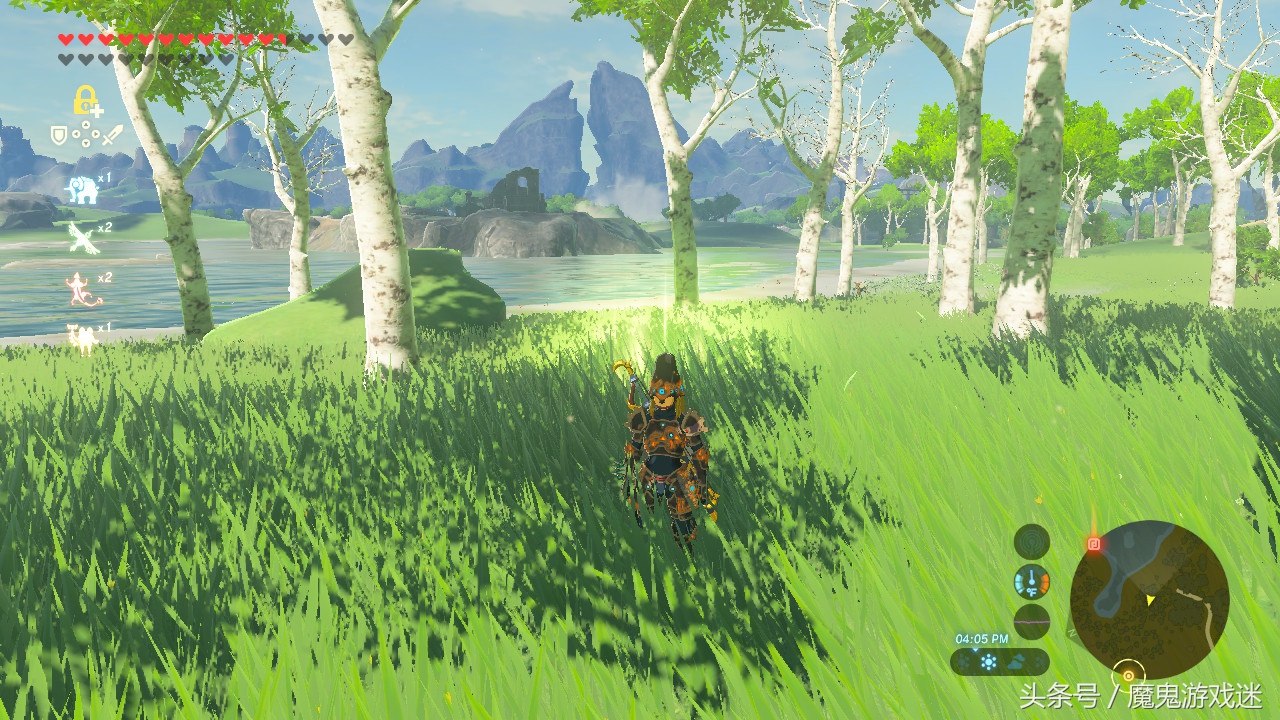The image size is (1280, 720).
Task: Activate the camel Urbosa's Fury icon
Action: point(82,338)
